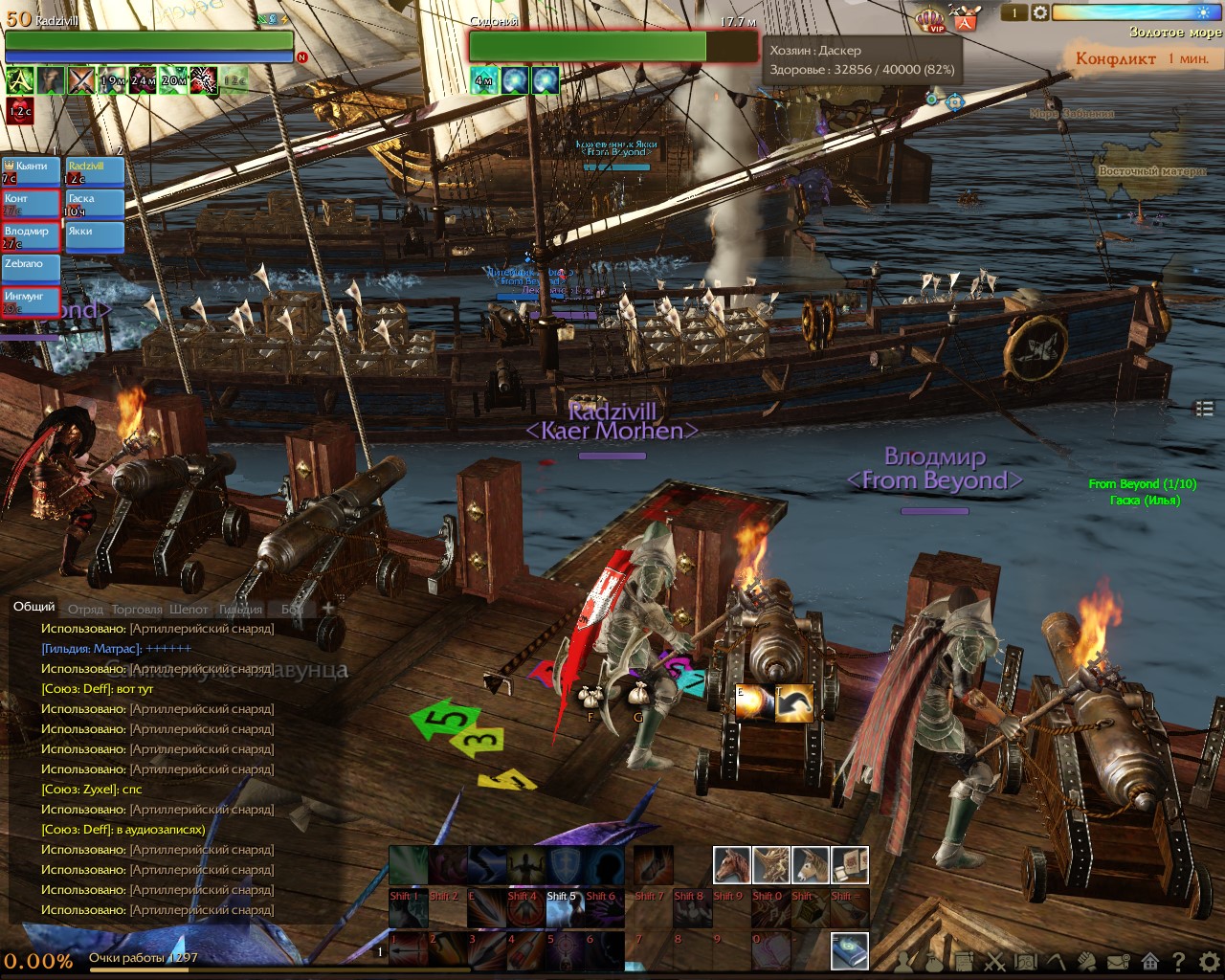Add a new chat tab with plus

tap(328, 608)
